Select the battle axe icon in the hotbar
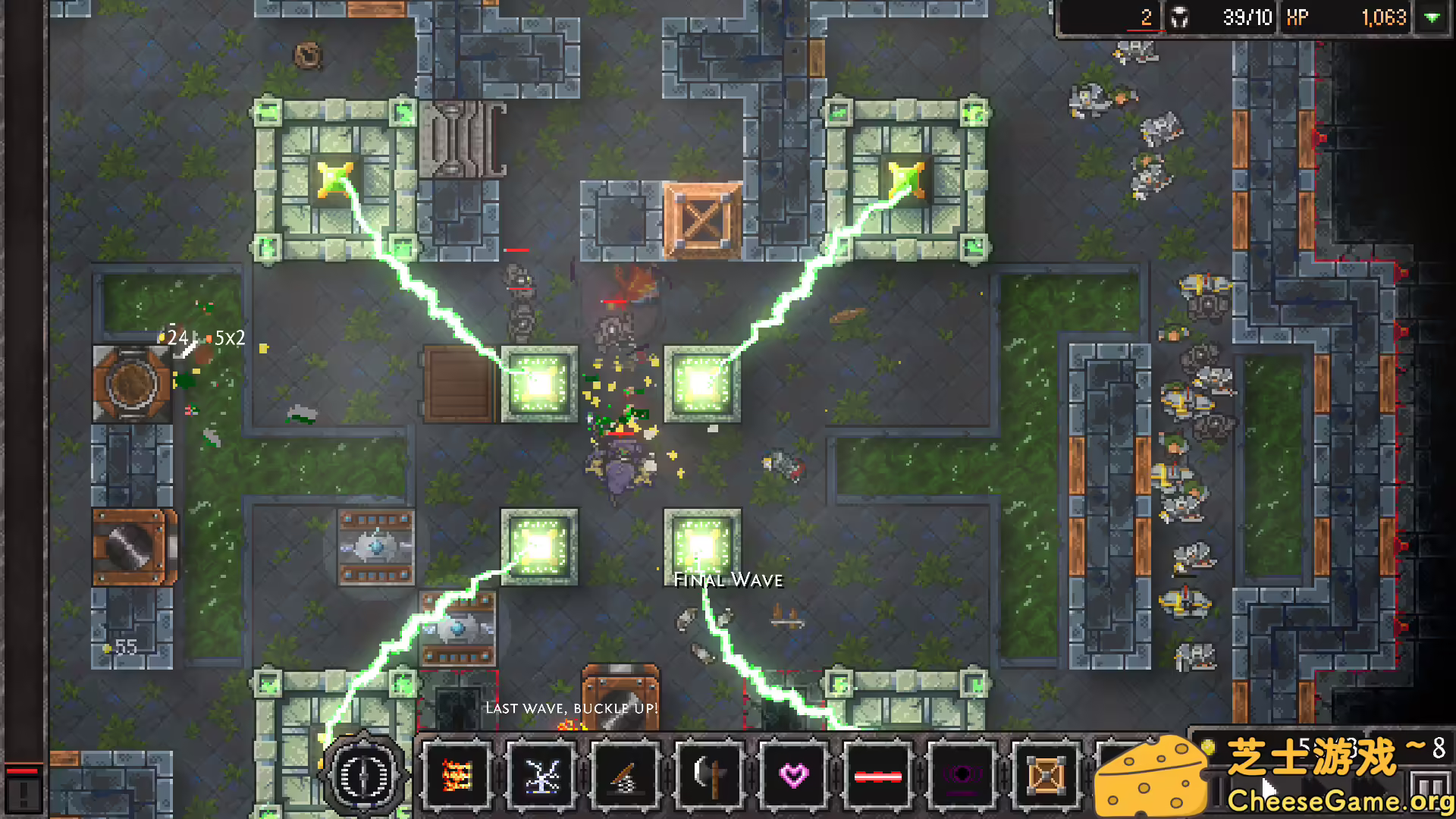The width and height of the screenshot is (1456, 819). [708, 773]
